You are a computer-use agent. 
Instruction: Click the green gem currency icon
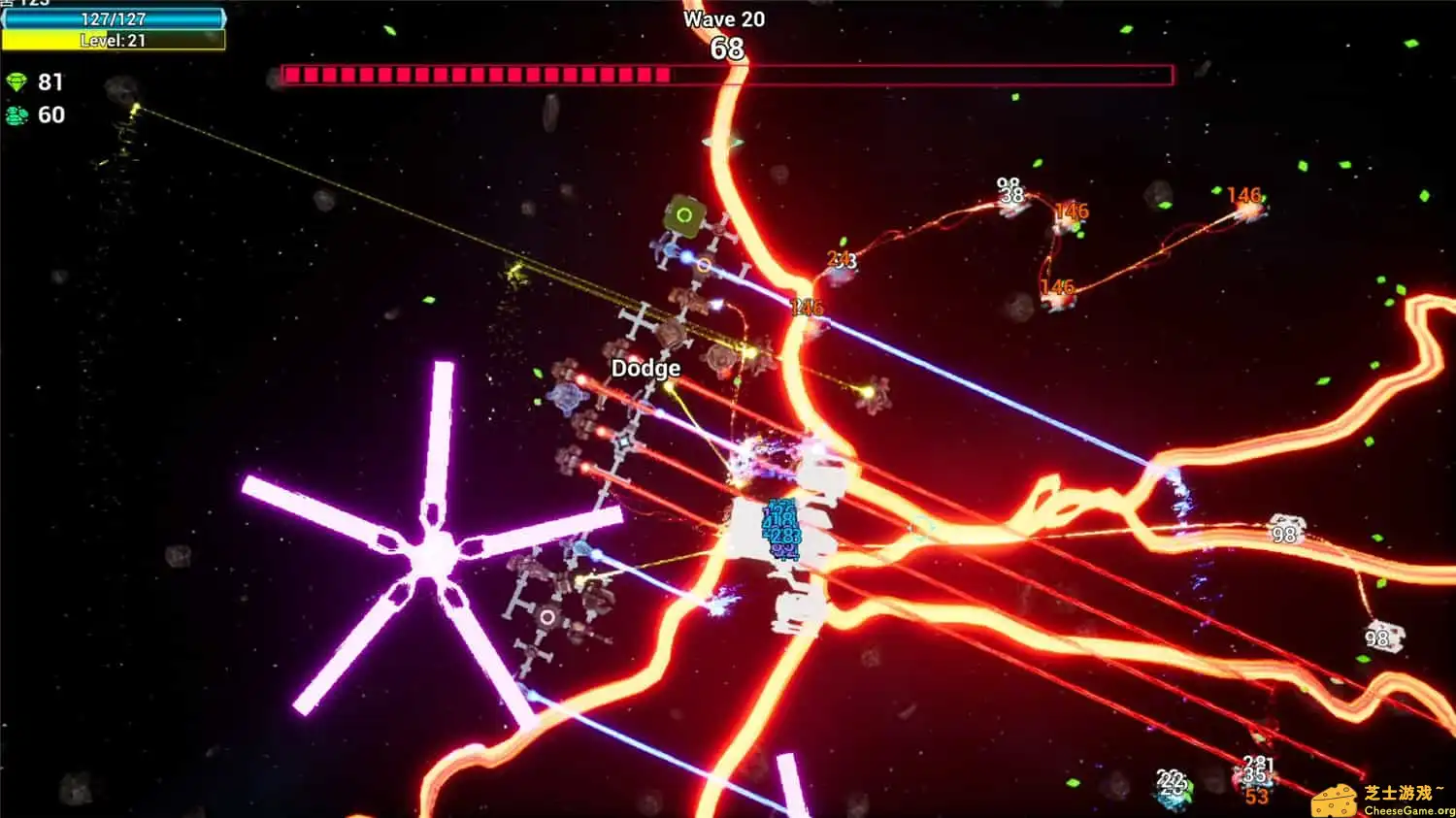click(18, 82)
